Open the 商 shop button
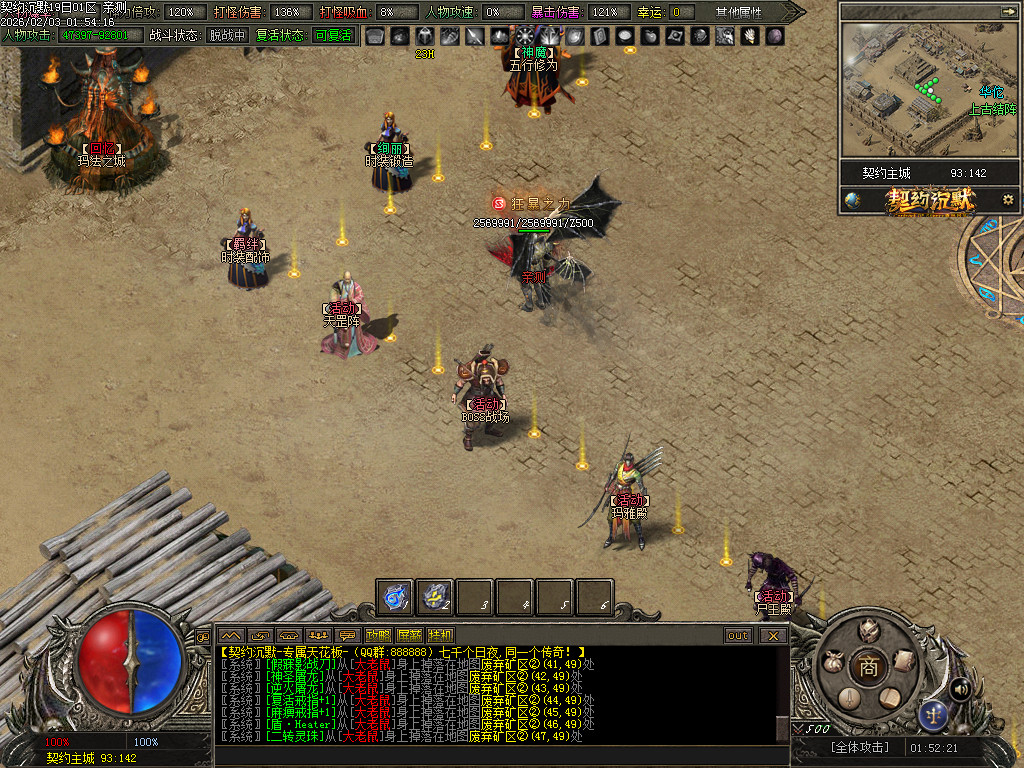 click(869, 667)
